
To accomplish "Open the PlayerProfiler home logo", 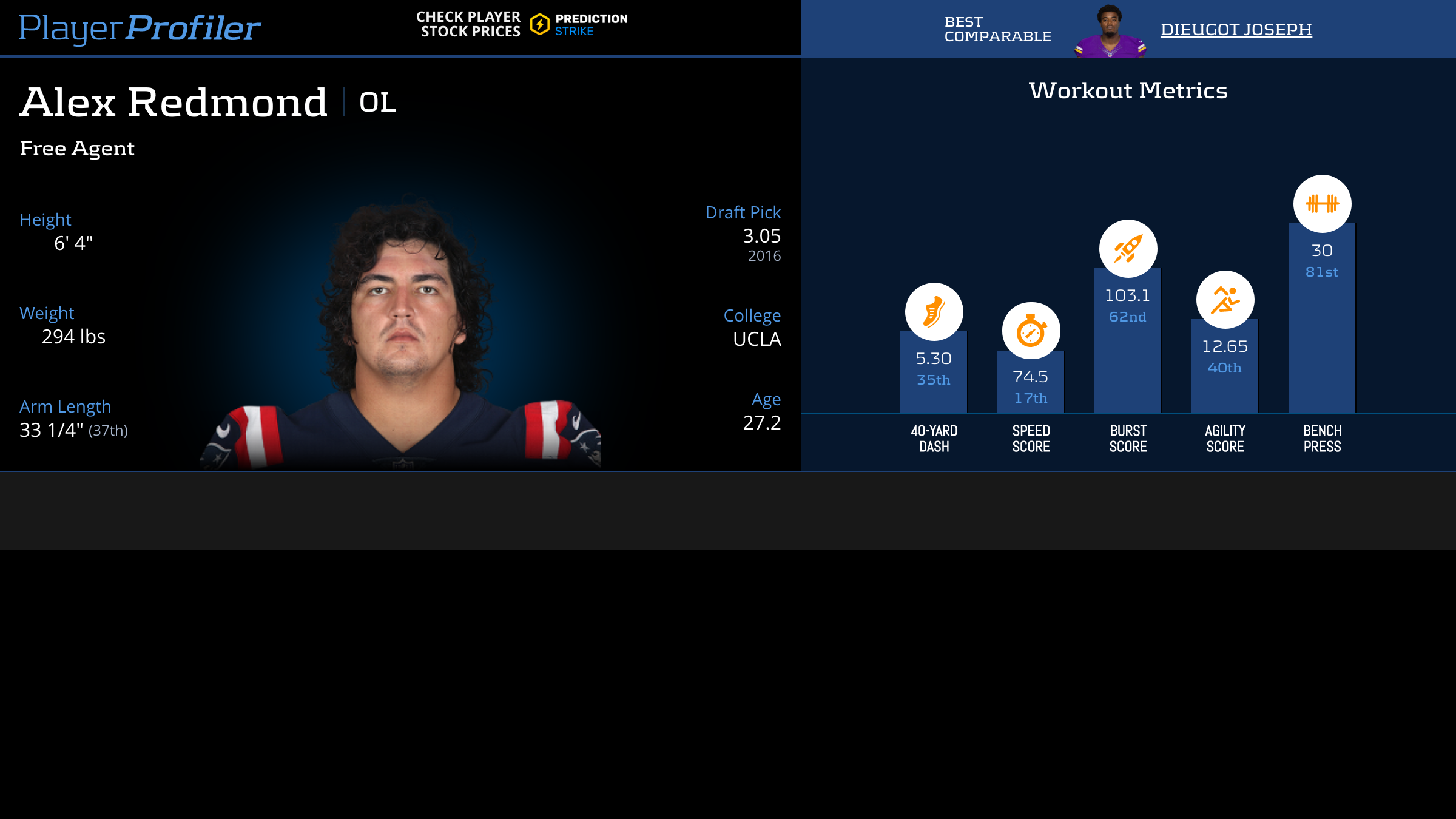I will pyautogui.click(x=140, y=28).
